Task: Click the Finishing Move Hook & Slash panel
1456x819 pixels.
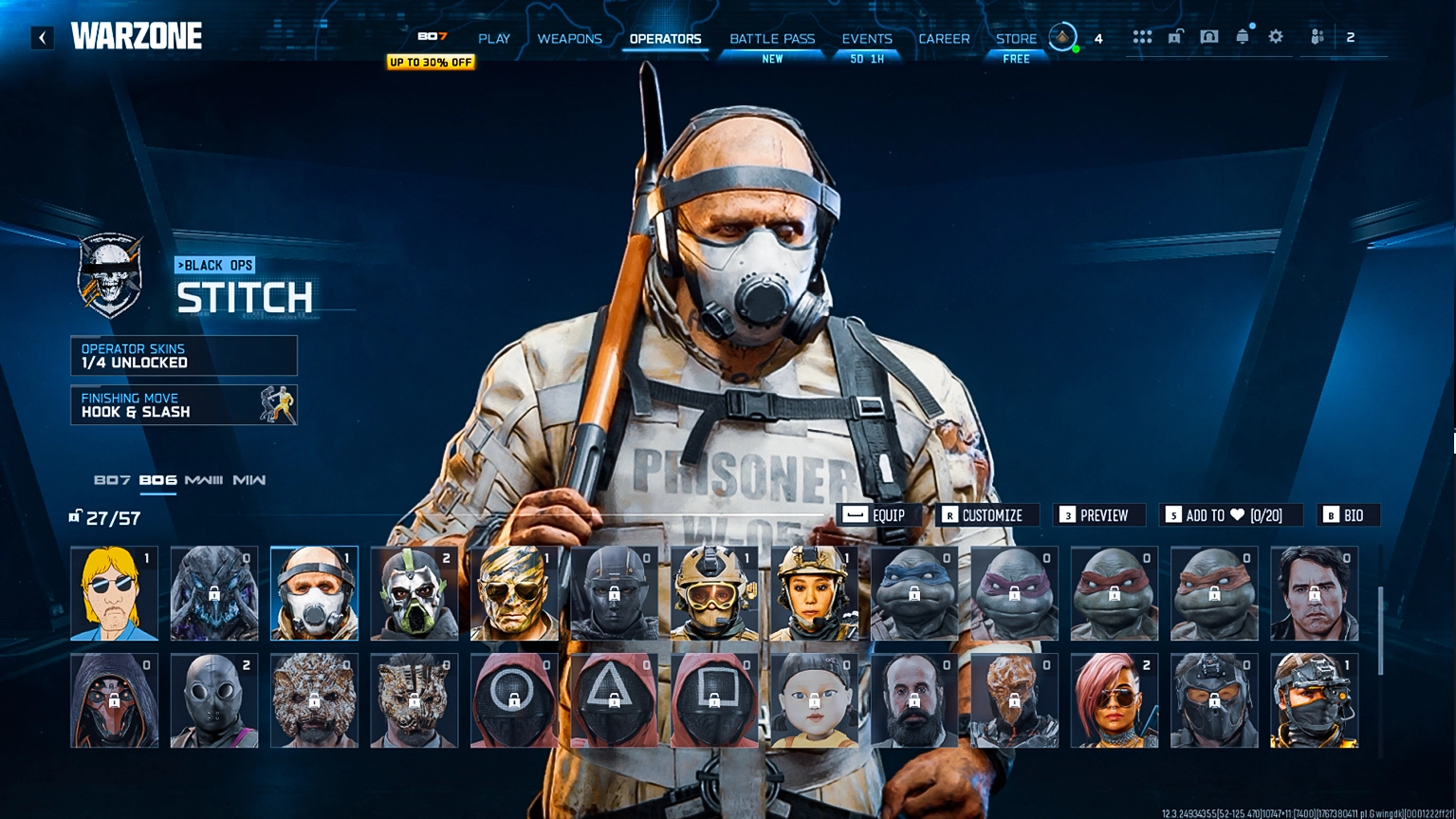Action: (183, 405)
